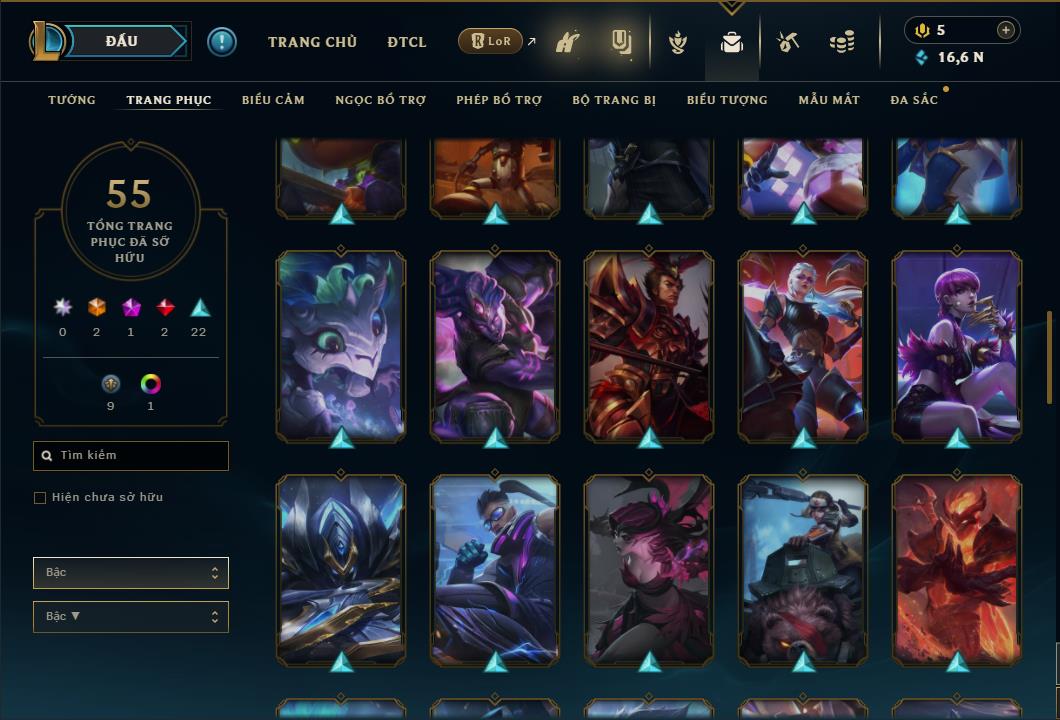1060x720 pixels.
Task: Select the PHÉP BỔ TRỢ tab
Action: coord(499,100)
